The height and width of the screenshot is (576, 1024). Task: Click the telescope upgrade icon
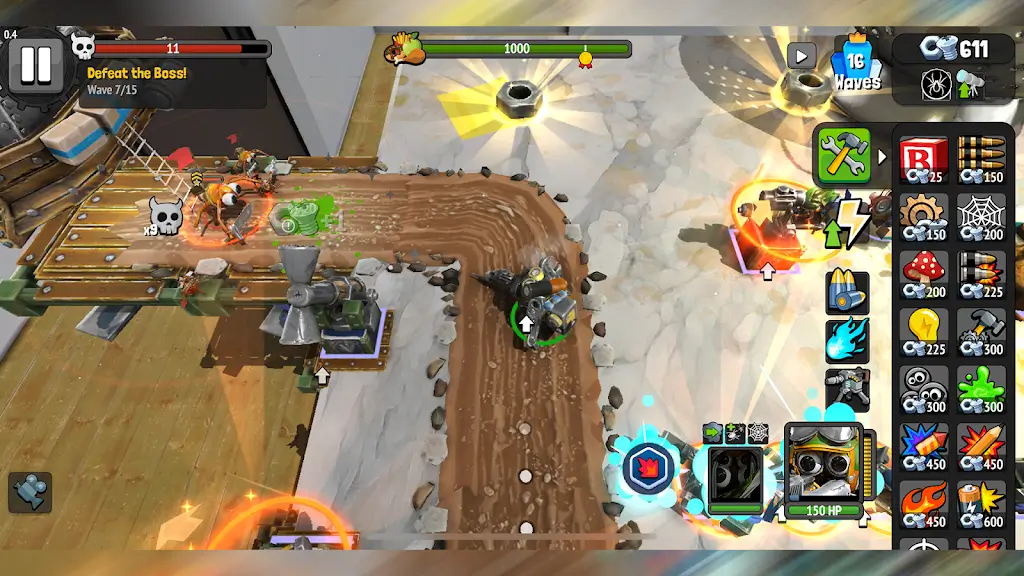(969, 84)
